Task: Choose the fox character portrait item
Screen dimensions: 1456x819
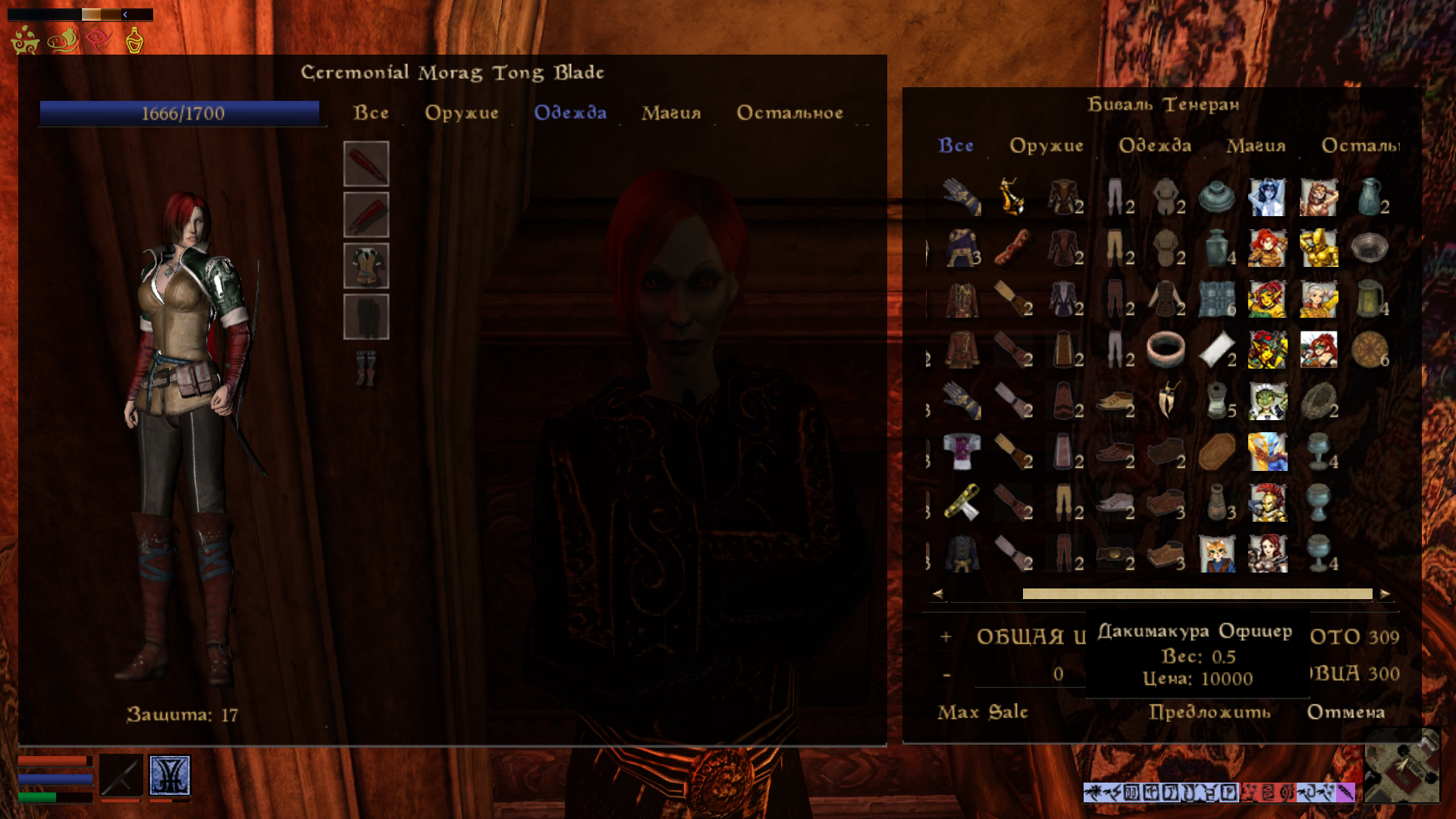Action: click(1216, 554)
